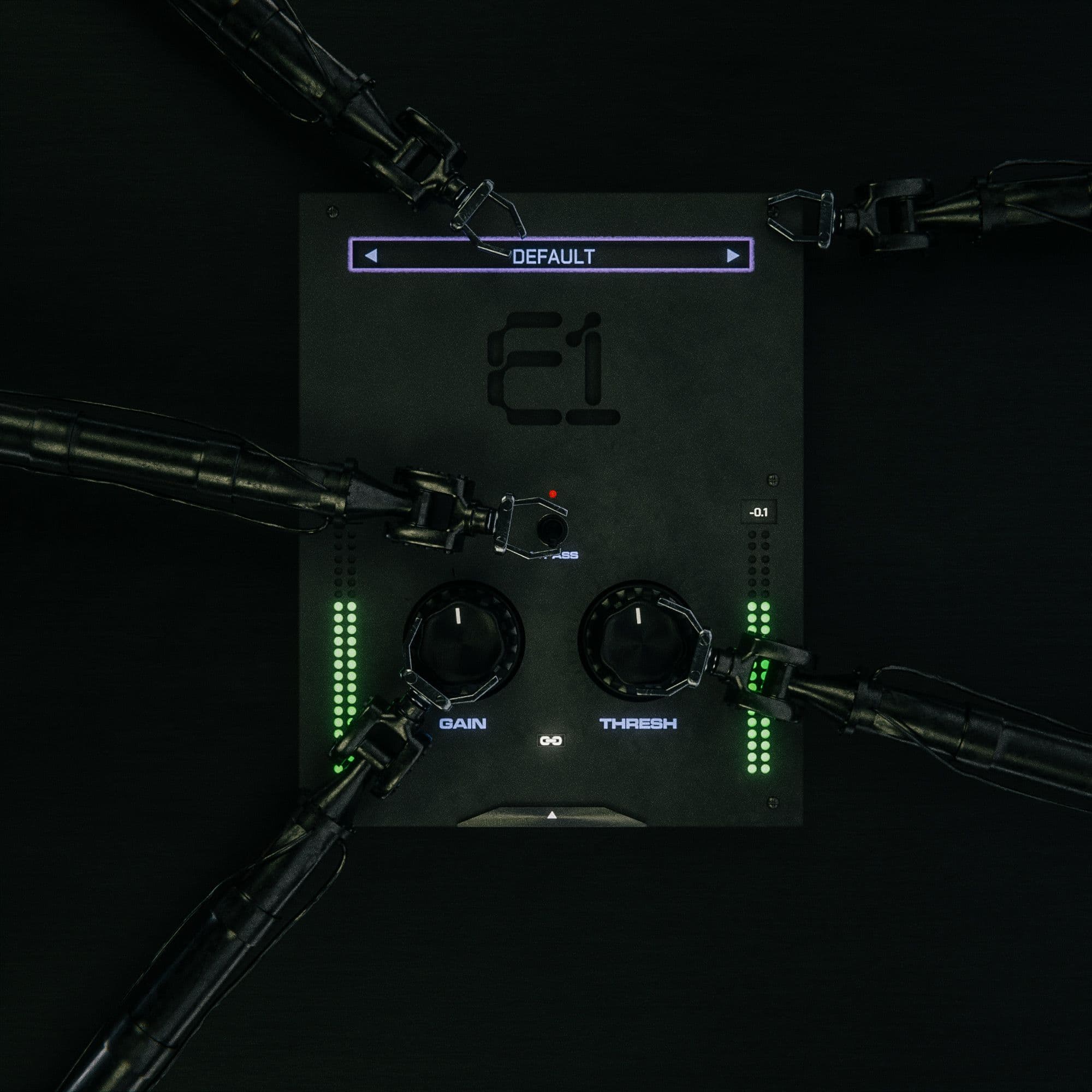This screenshot has width=1092, height=1092.
Task: Click the THRESH knob
Action: [637, 639]
